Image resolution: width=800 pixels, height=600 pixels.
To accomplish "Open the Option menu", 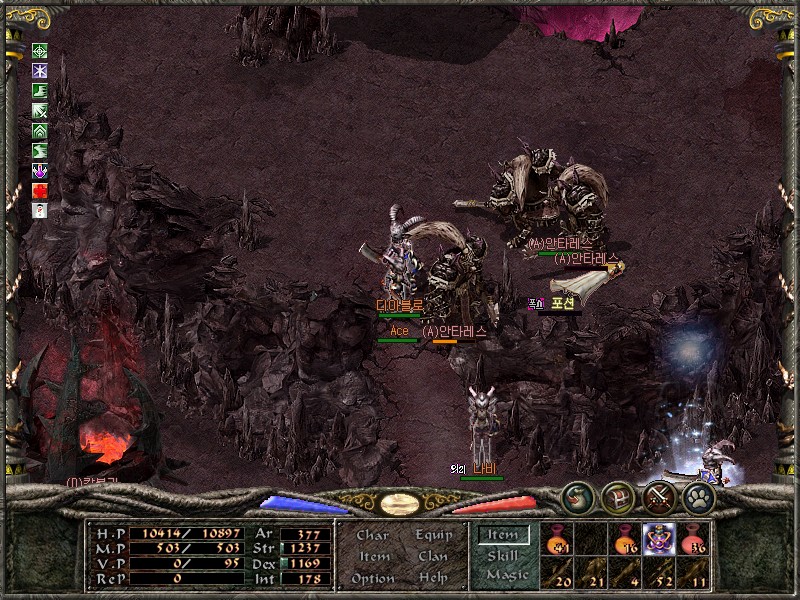I will [x=373, y=578].
